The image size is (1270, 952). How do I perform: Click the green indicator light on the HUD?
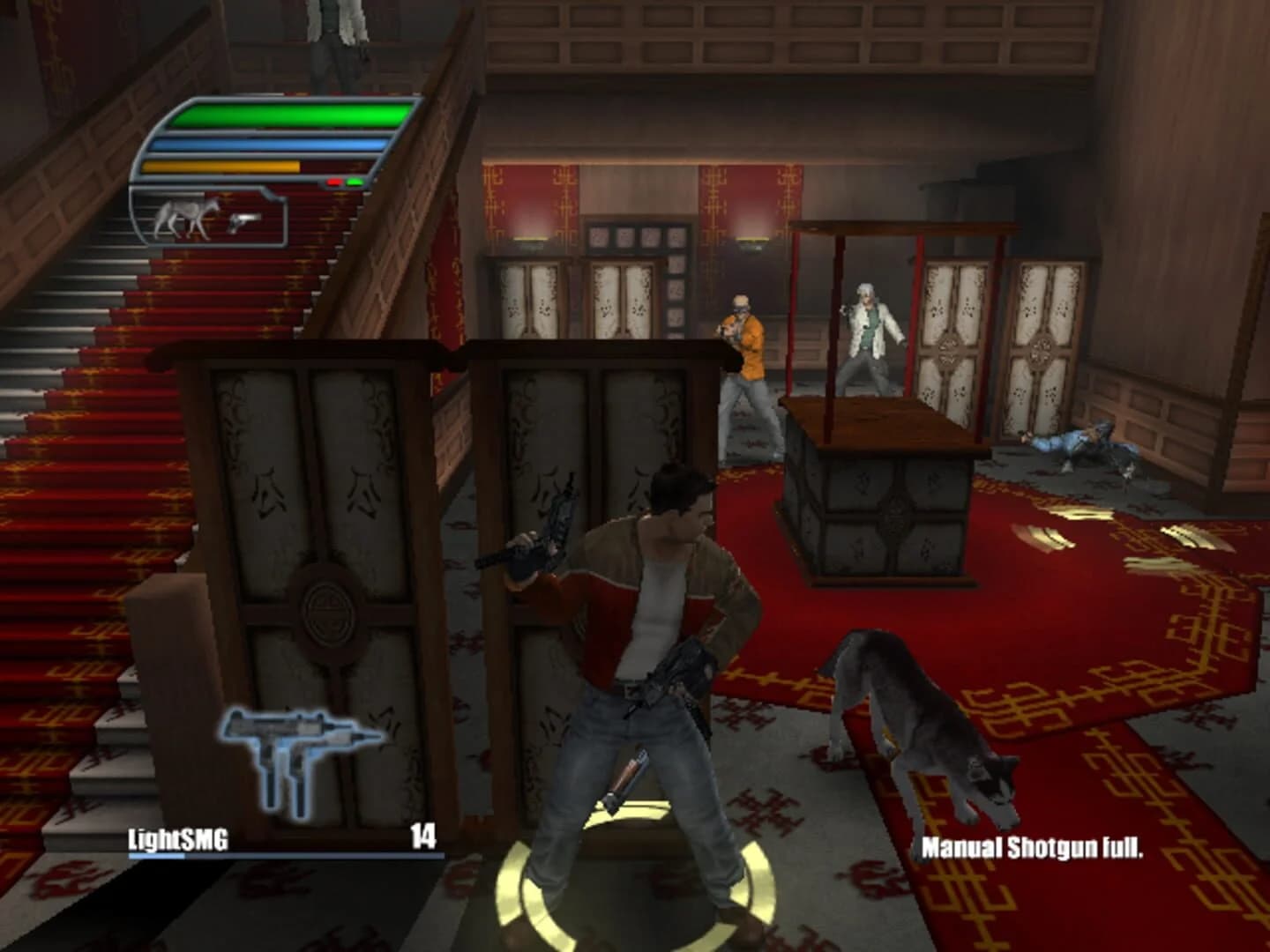coord(355,182)
